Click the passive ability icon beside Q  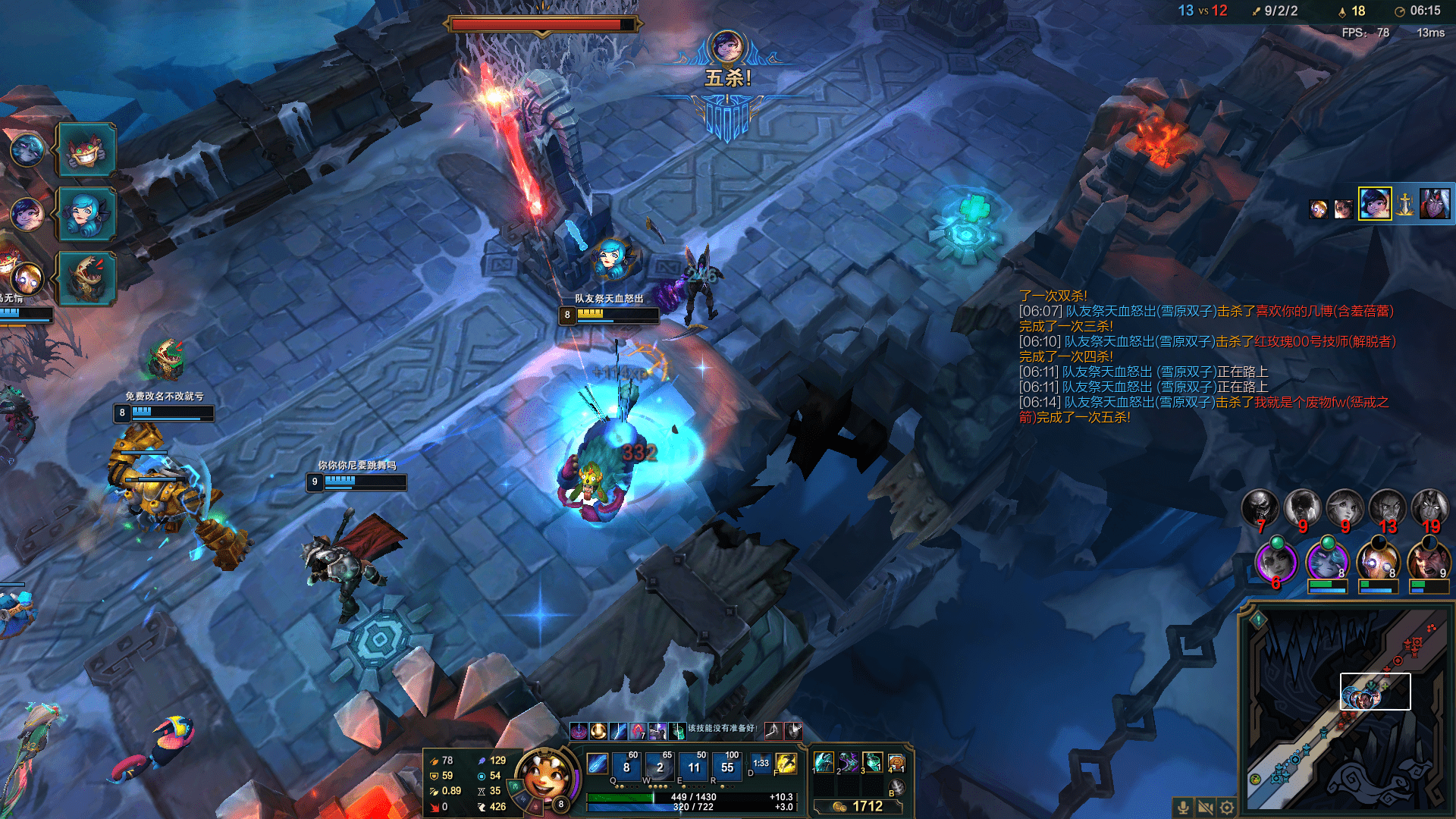pos(598,764)
